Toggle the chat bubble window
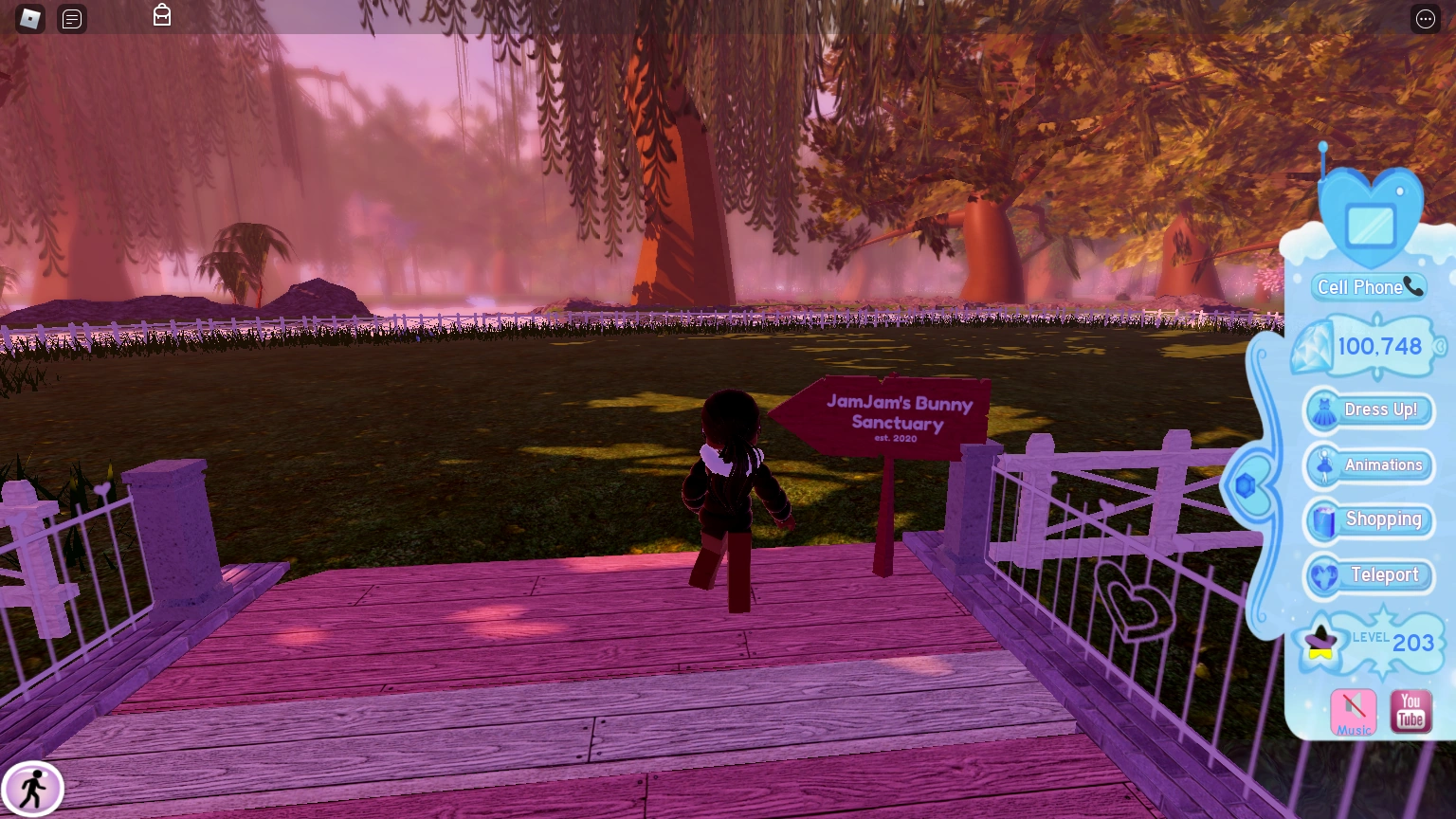 pos(72,18)
